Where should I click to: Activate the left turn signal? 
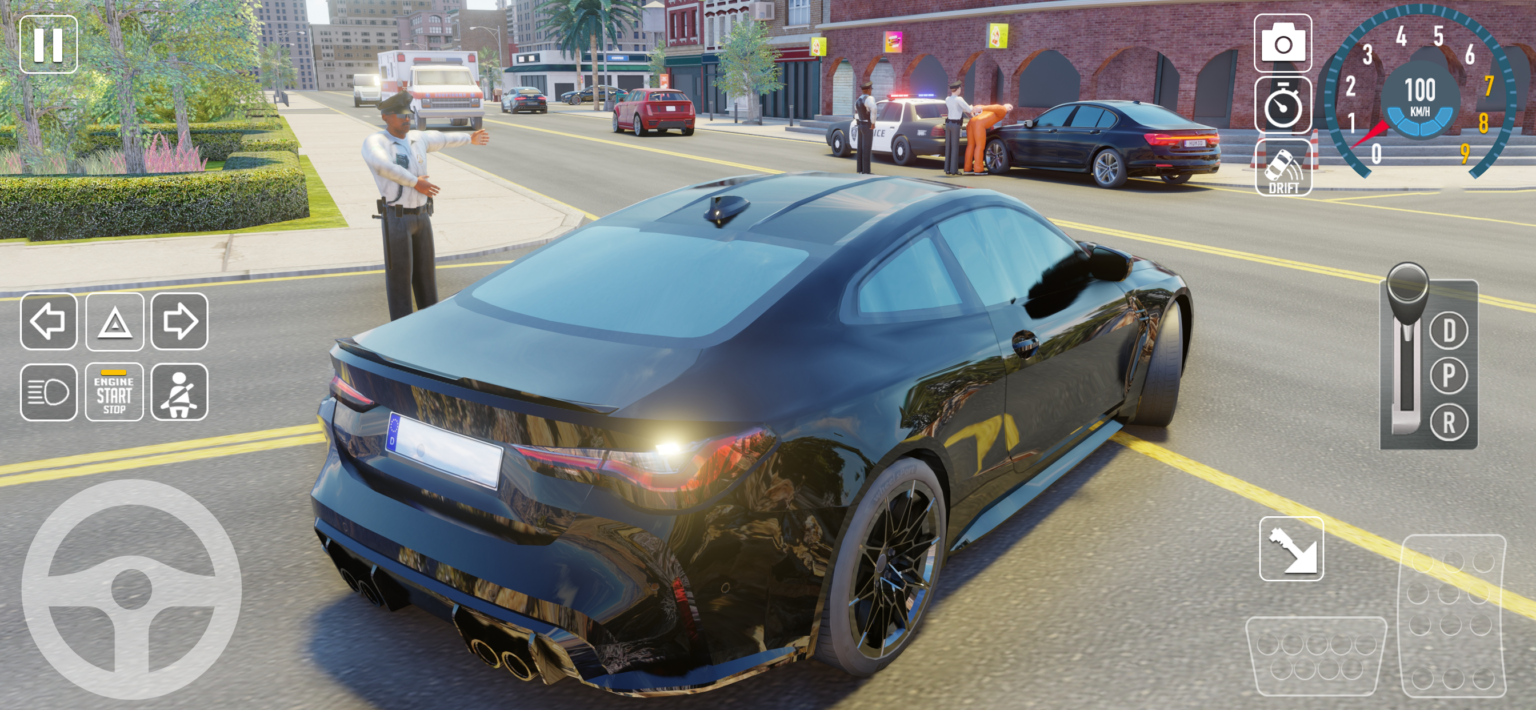pos(48,321)
